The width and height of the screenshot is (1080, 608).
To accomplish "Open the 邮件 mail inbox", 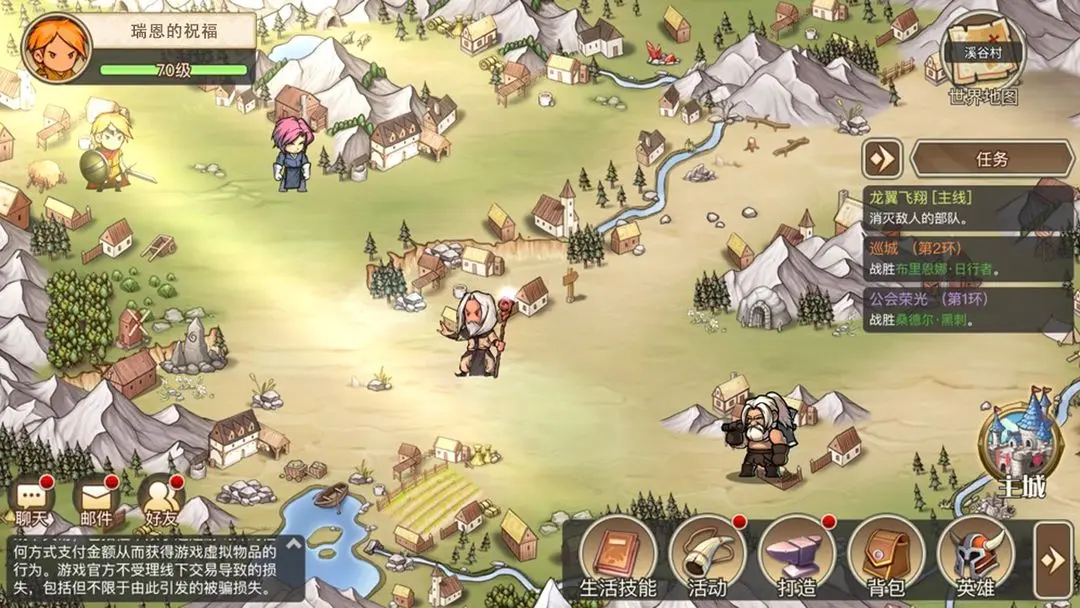I will [x=97, y=500].
